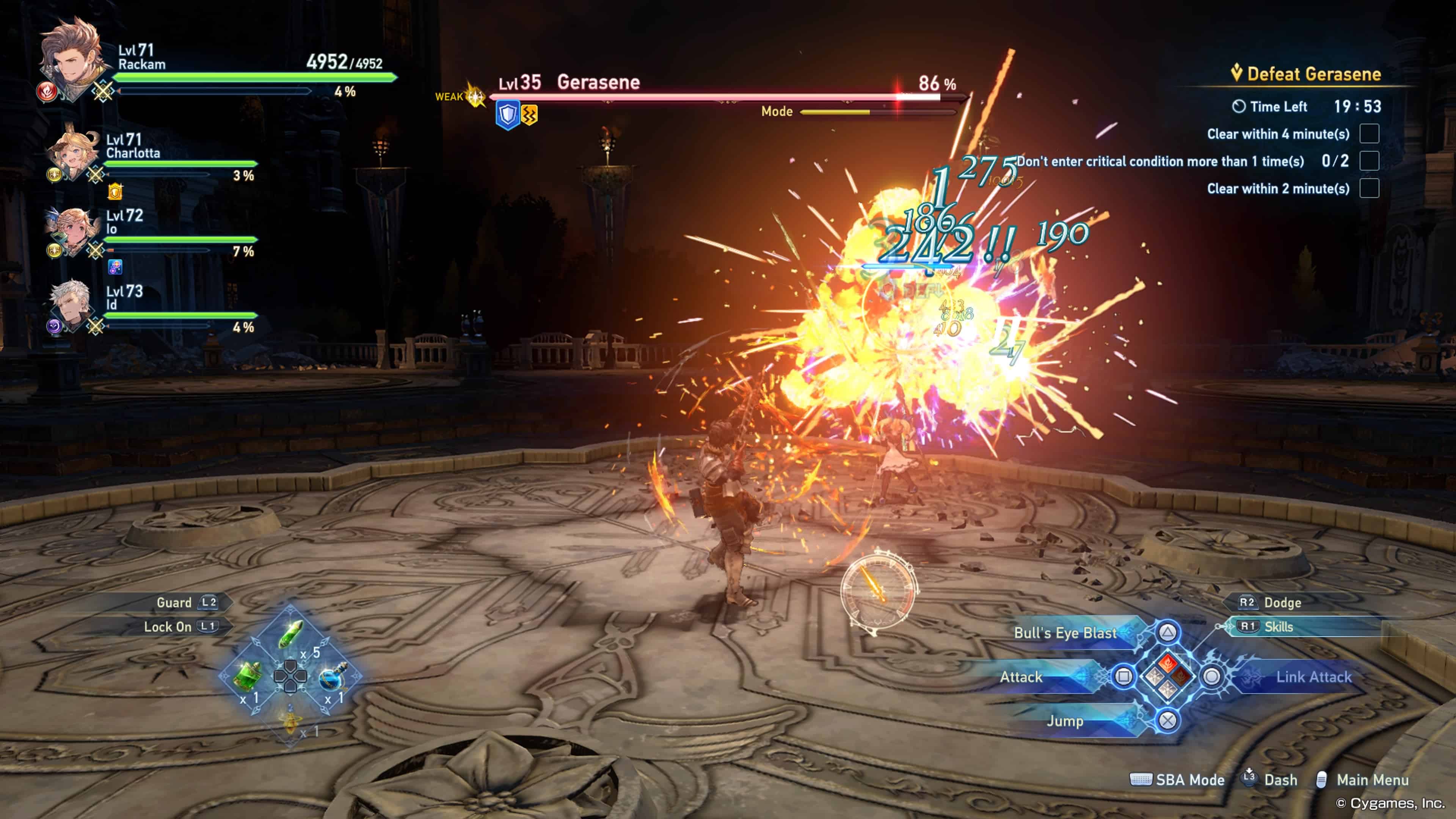This screenshot has height=819, width=1456.
Task: Activate the Lock On label
Action: tap(167, 627)
